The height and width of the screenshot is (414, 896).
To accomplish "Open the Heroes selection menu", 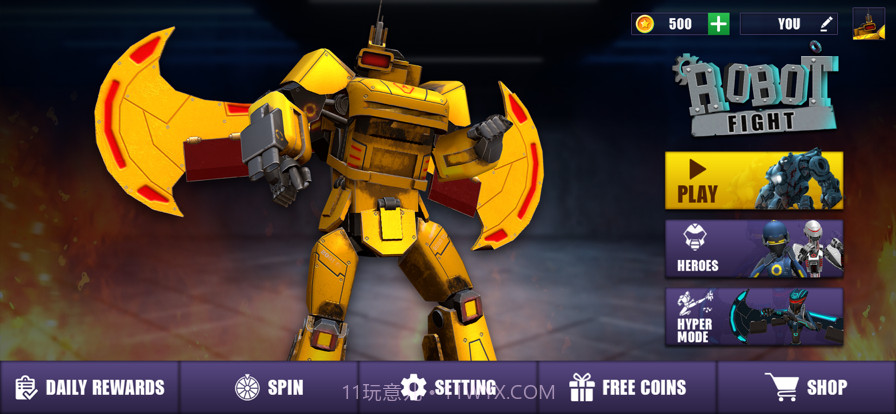I will point(753,249).
